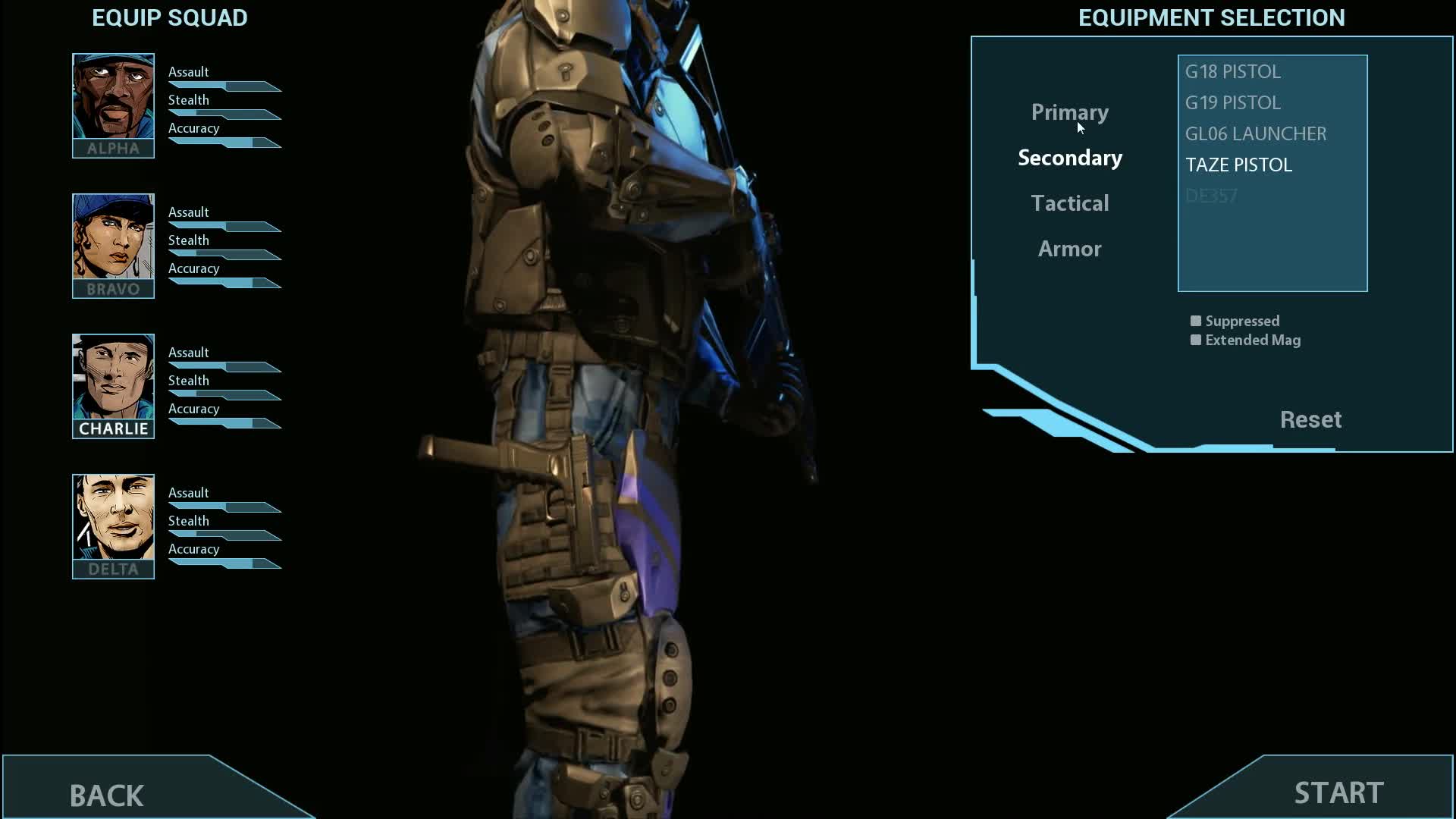The height and width of the screenshot is (819, 1456).
Task: Go back with the BACK button
Action: [107, 795]
